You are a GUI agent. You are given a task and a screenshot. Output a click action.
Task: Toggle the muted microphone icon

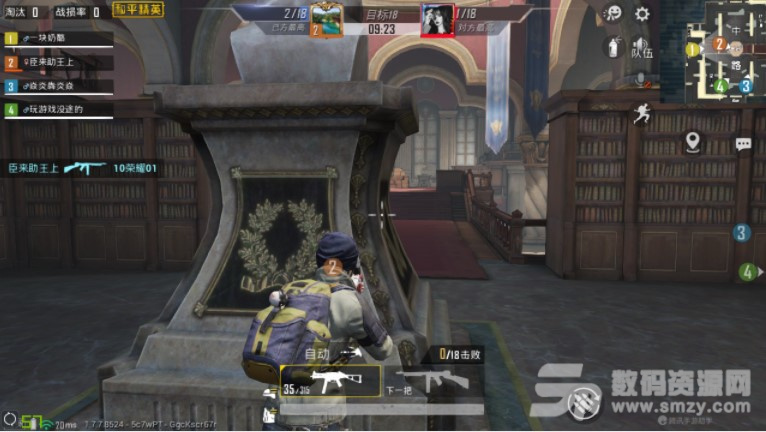click(642, 79)
